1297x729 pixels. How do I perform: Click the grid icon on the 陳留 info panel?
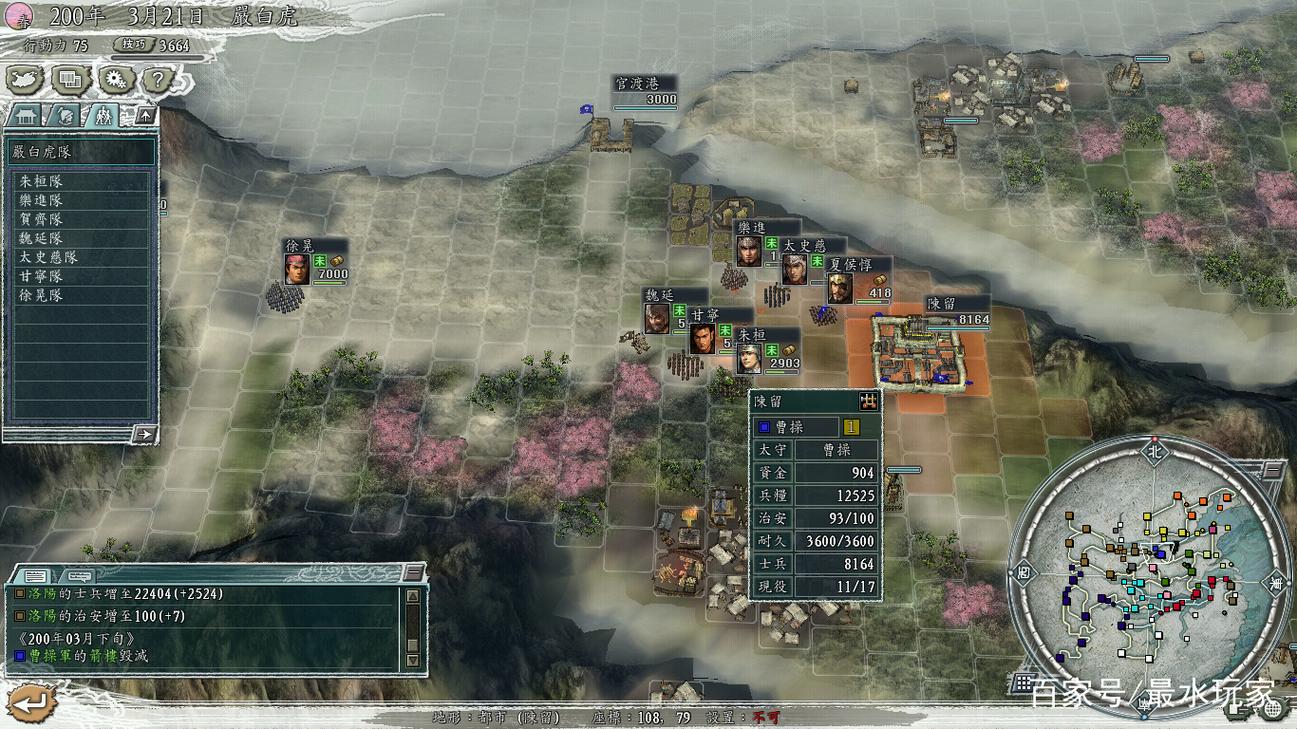[x=867, y=400]
